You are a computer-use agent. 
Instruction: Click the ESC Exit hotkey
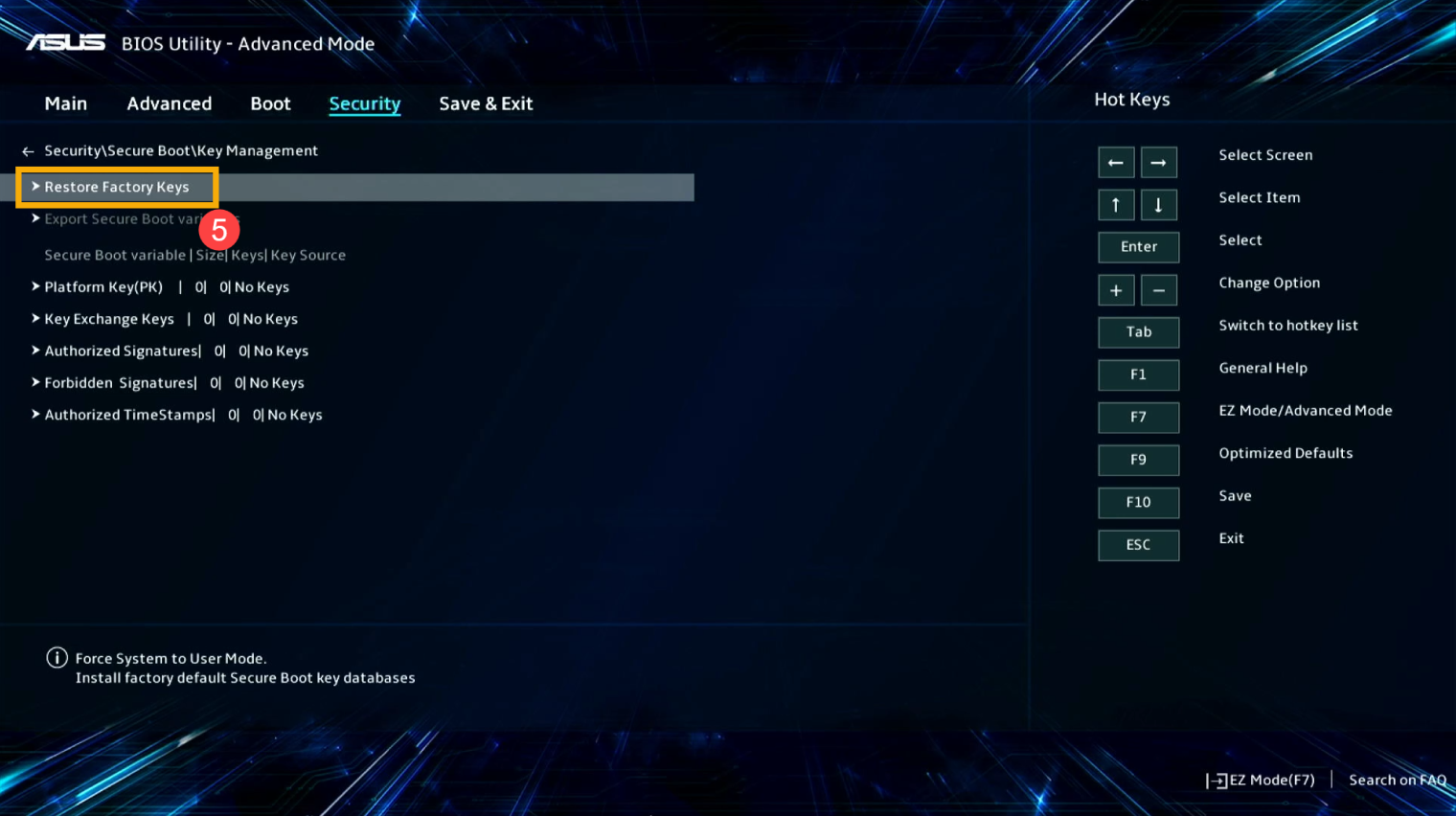(x=1138, y=545)
